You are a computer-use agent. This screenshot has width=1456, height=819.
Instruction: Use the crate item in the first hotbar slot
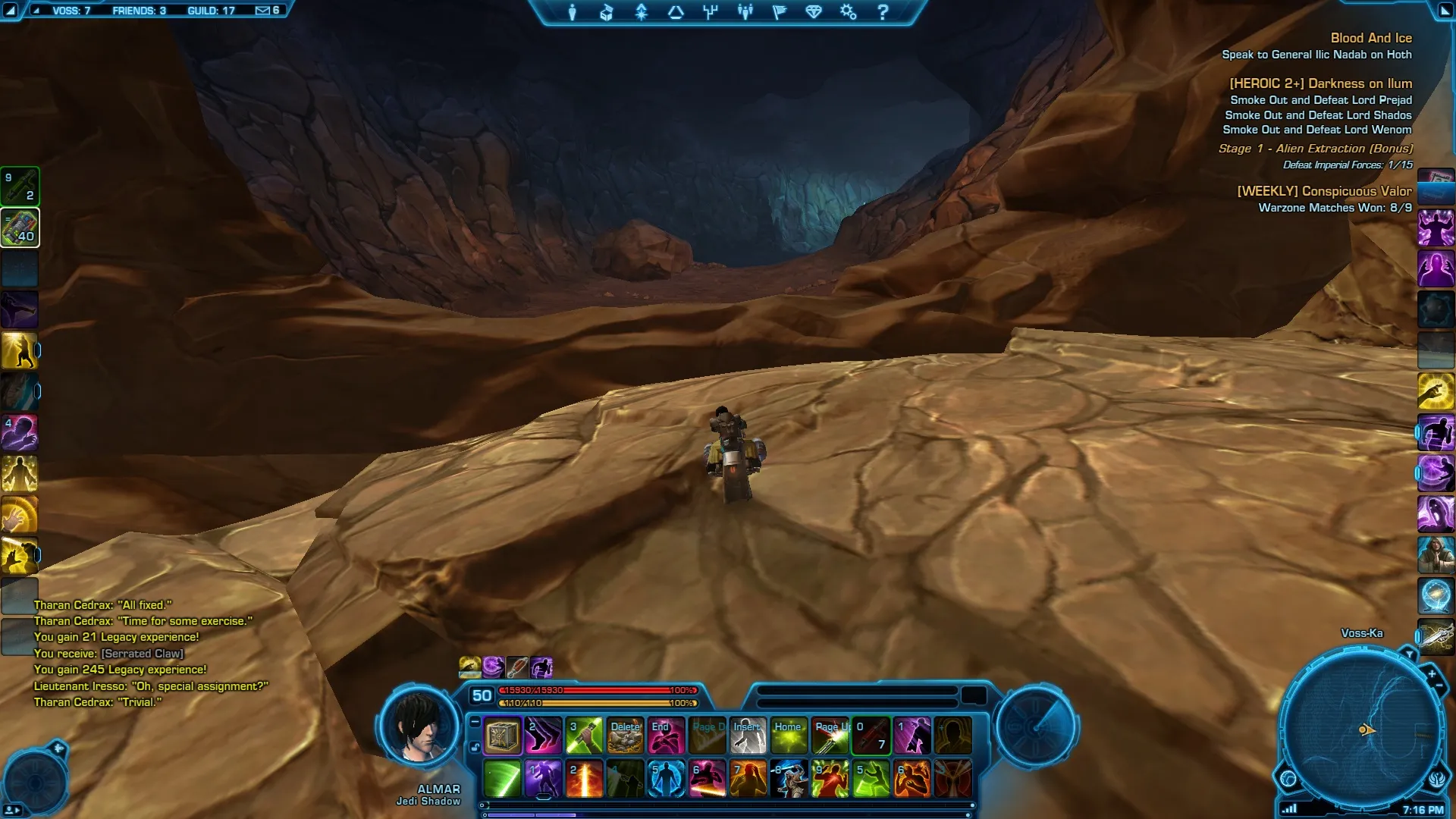(502, 736)
